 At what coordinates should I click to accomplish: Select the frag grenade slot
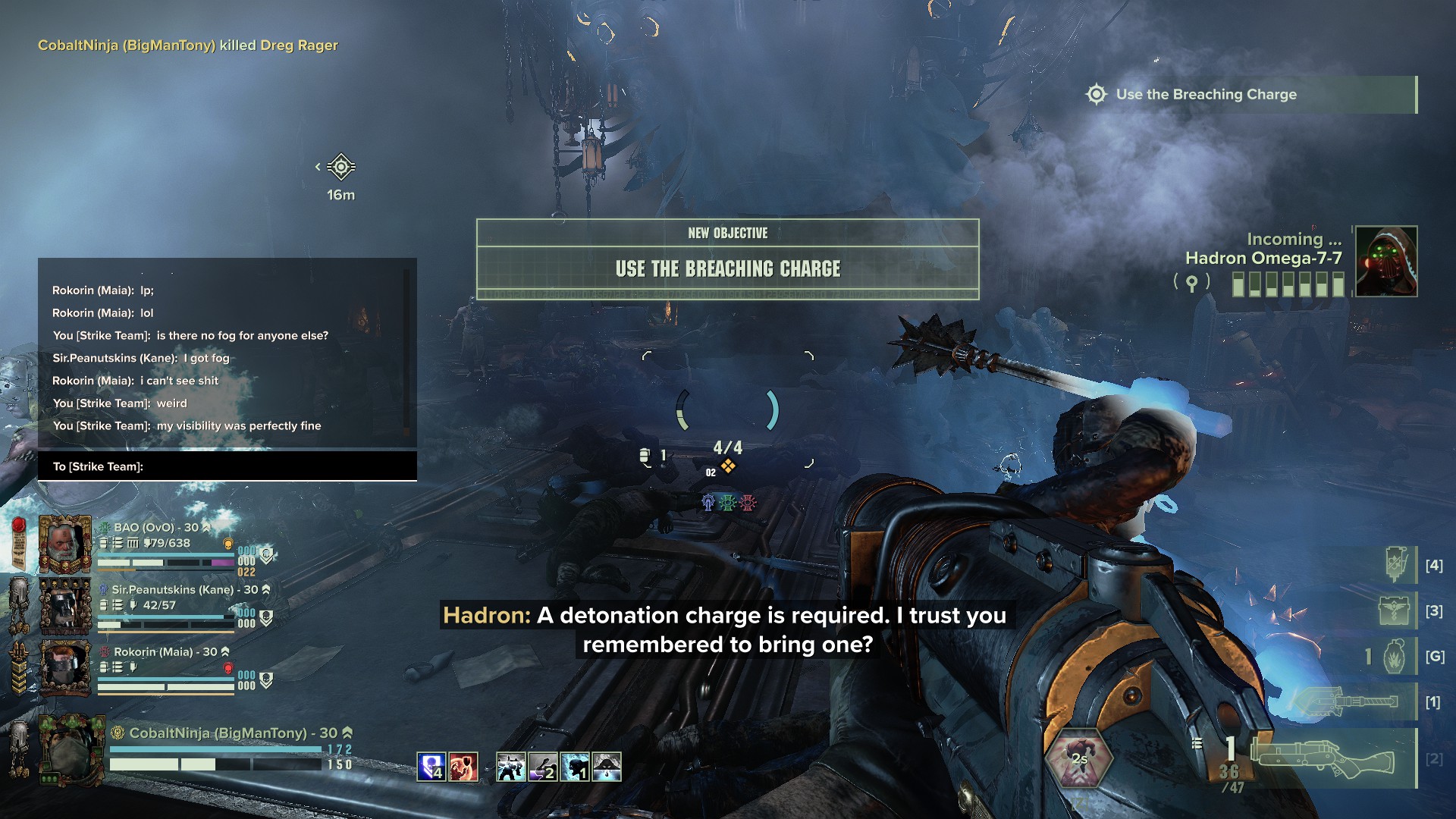pos(1395,657)
